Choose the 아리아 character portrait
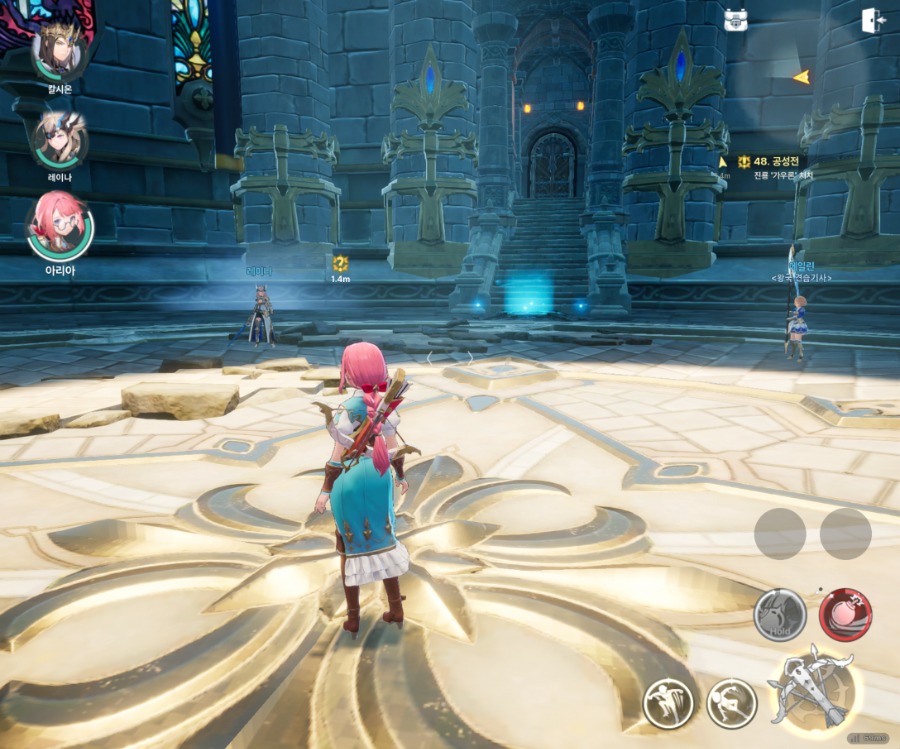 [x=59, y=227]
